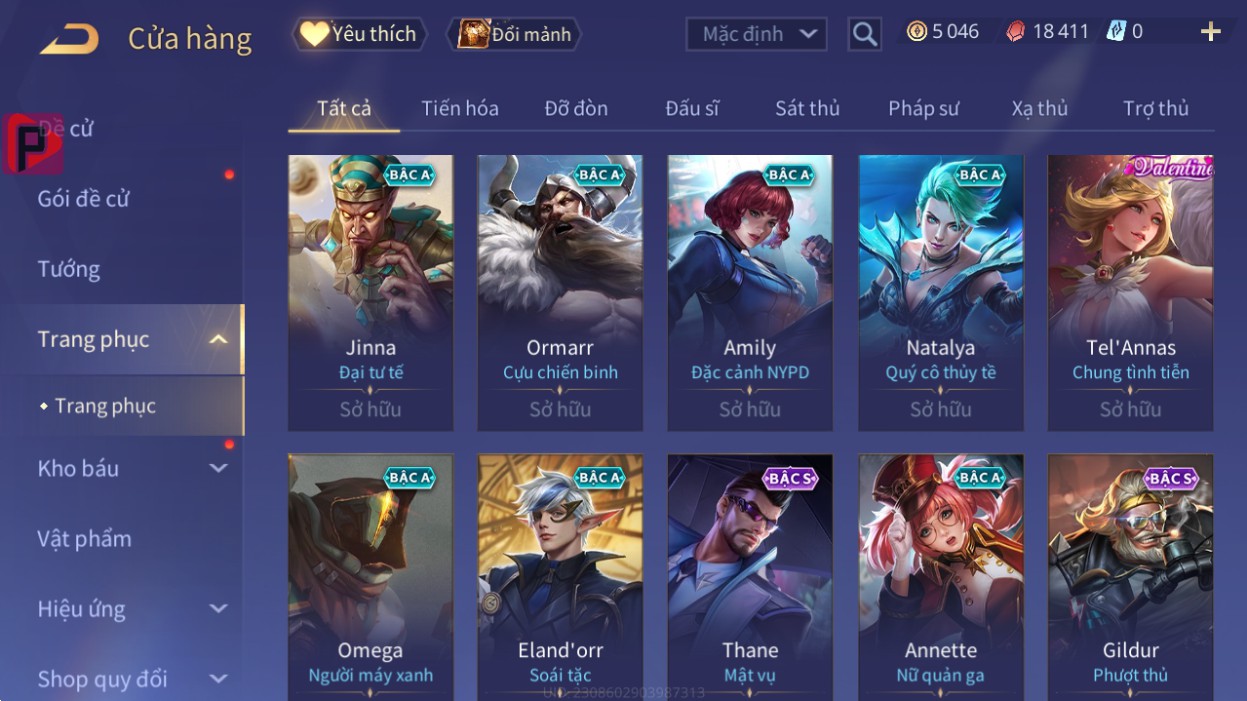Open the Yêu thích favorites list
This screenshot has width=1247, height=701.
tap(359, 34)
